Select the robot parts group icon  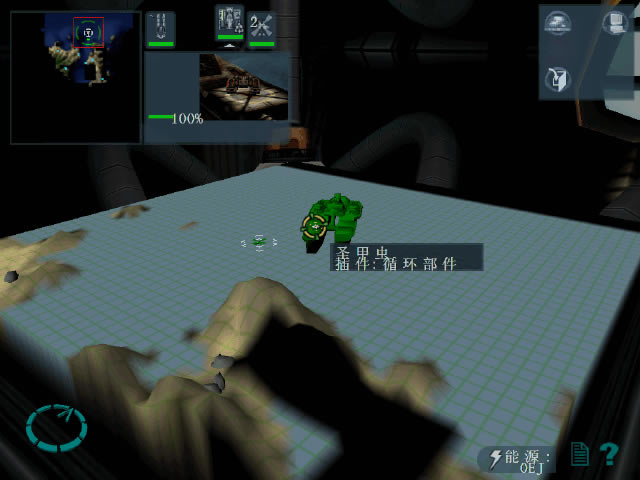click(230, 24)
